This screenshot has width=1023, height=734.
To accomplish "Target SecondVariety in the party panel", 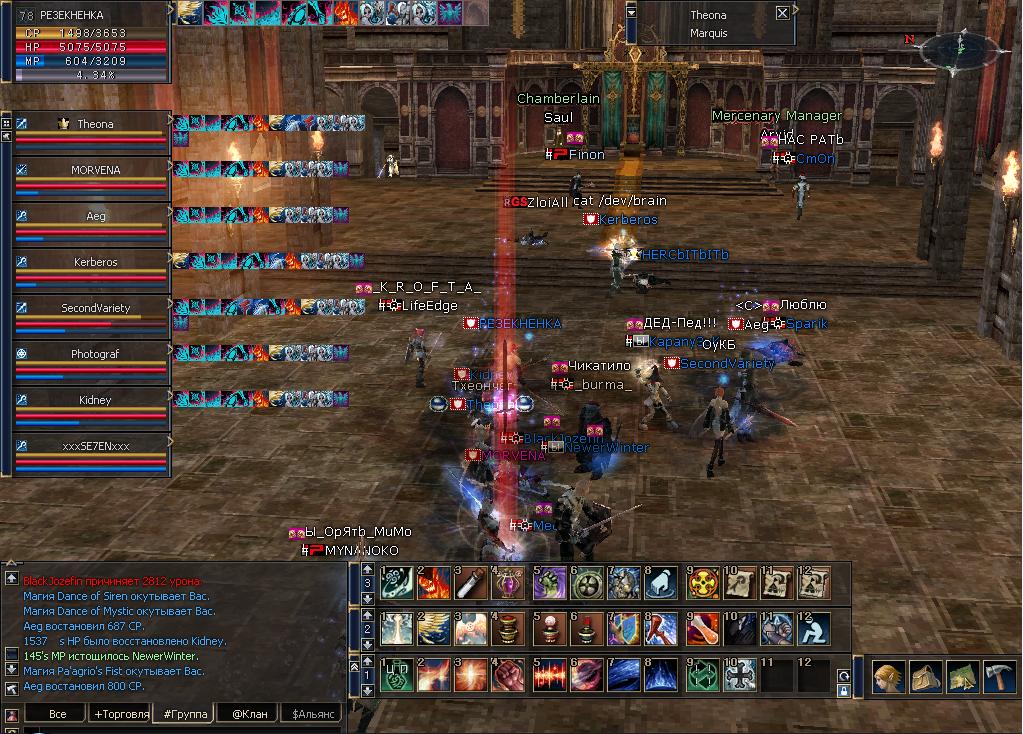I will 95,308.
